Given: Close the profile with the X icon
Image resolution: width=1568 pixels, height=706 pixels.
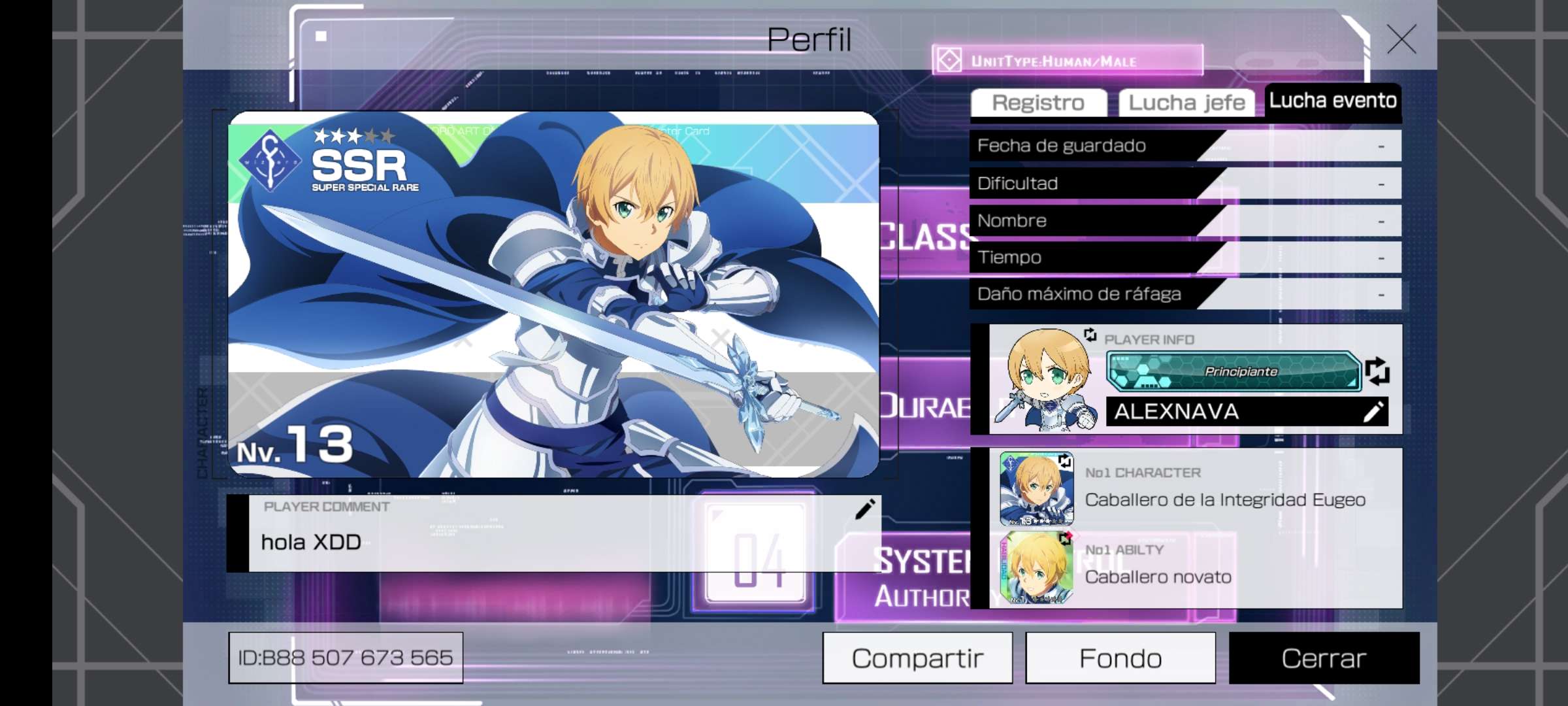Looking at the screenshot, I should point(1401,39).
